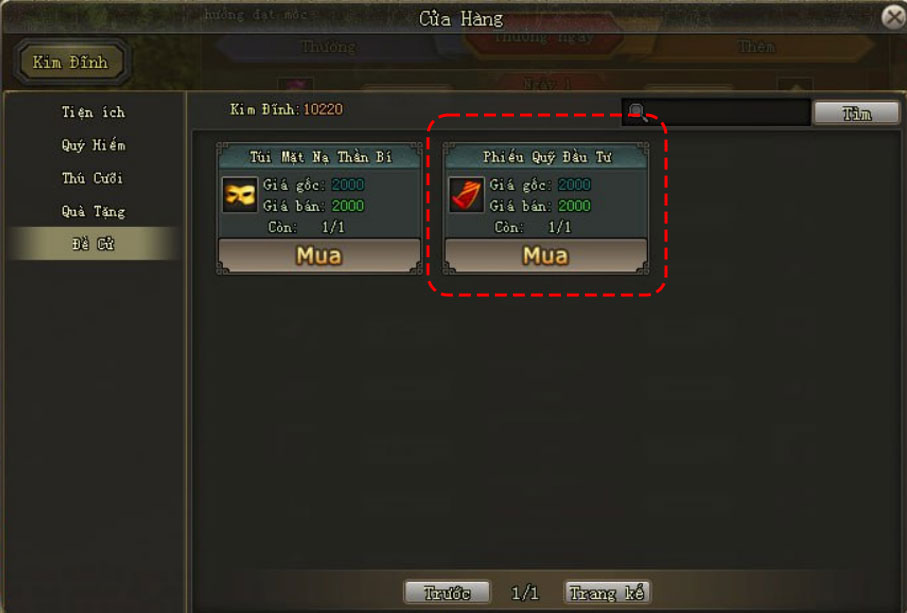Switch to the Quý Hiếm category
Screen dimensions: 907x613
click(x=93, y=145)
